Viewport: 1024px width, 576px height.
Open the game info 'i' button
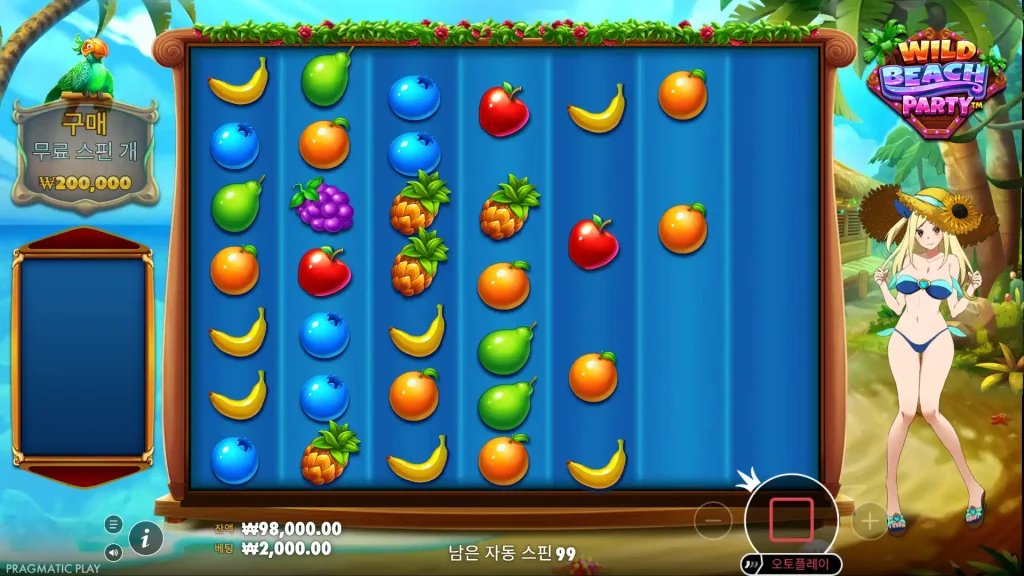[146, 538]
